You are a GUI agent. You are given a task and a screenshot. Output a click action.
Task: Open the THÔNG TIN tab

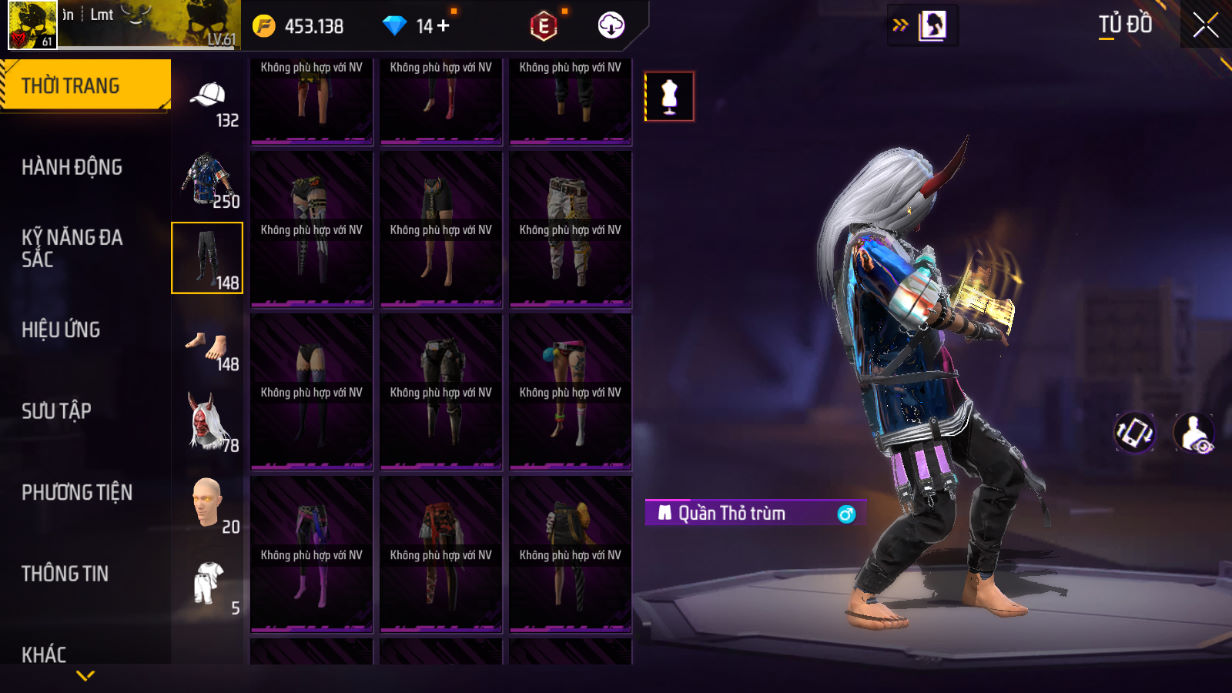(x=65, y=574)
